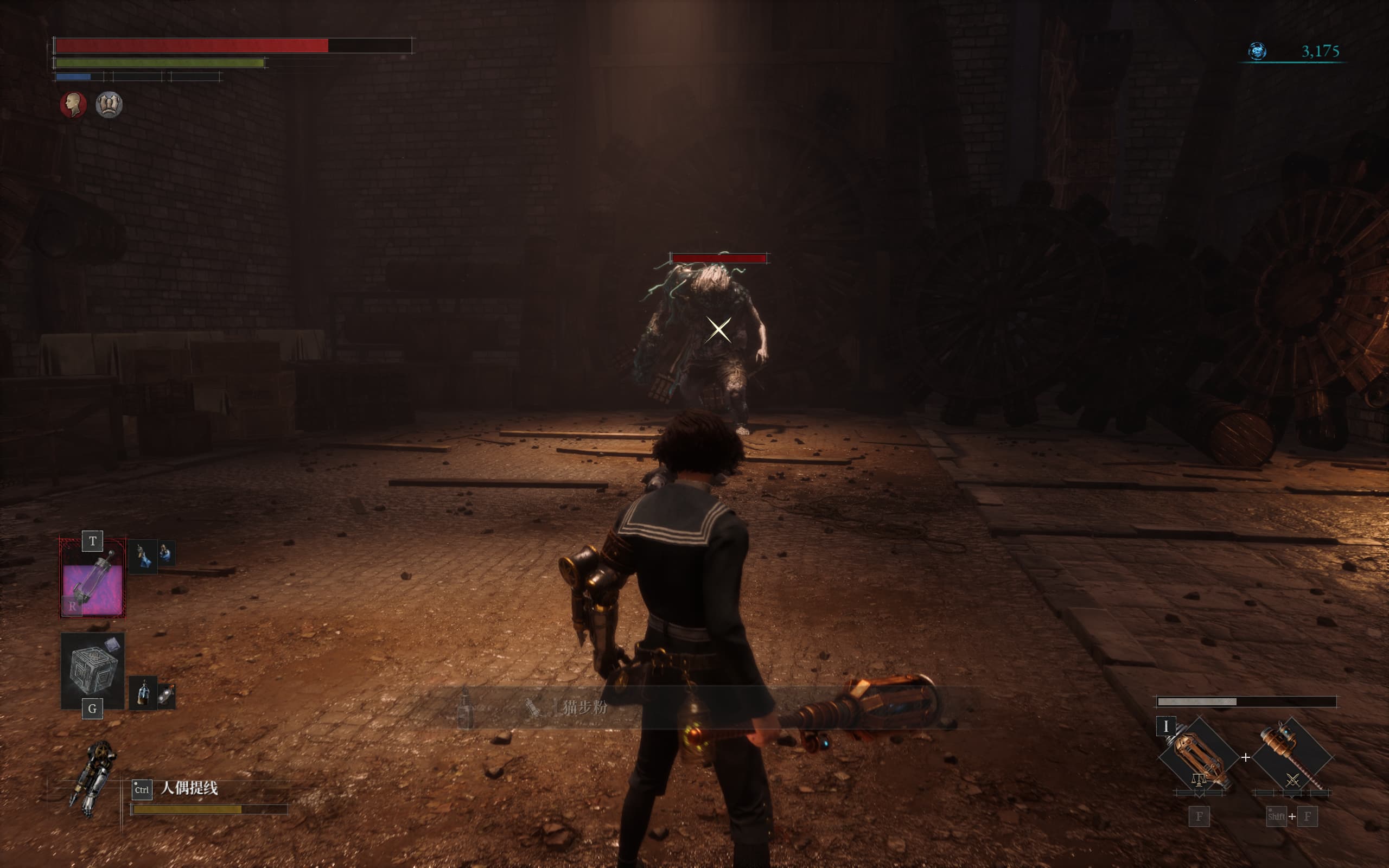Select the blue-and-gold bottle beside the cube
Screen dimensions: 1389x868
tap(142, 693)
